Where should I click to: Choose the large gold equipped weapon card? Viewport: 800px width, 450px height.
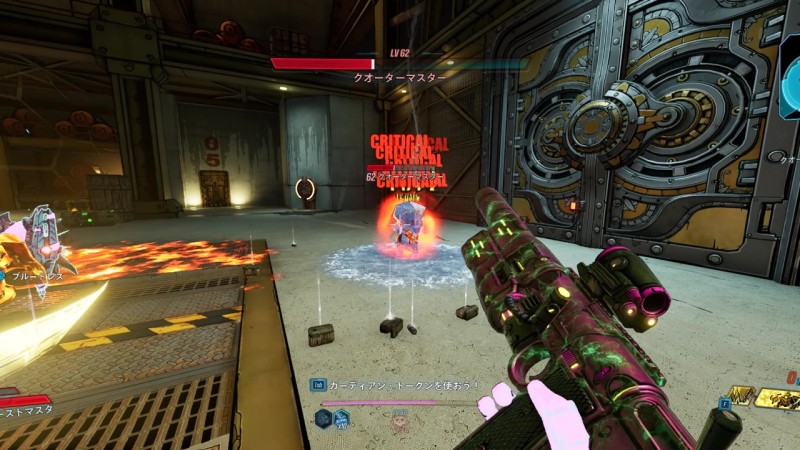pos(778,400)
